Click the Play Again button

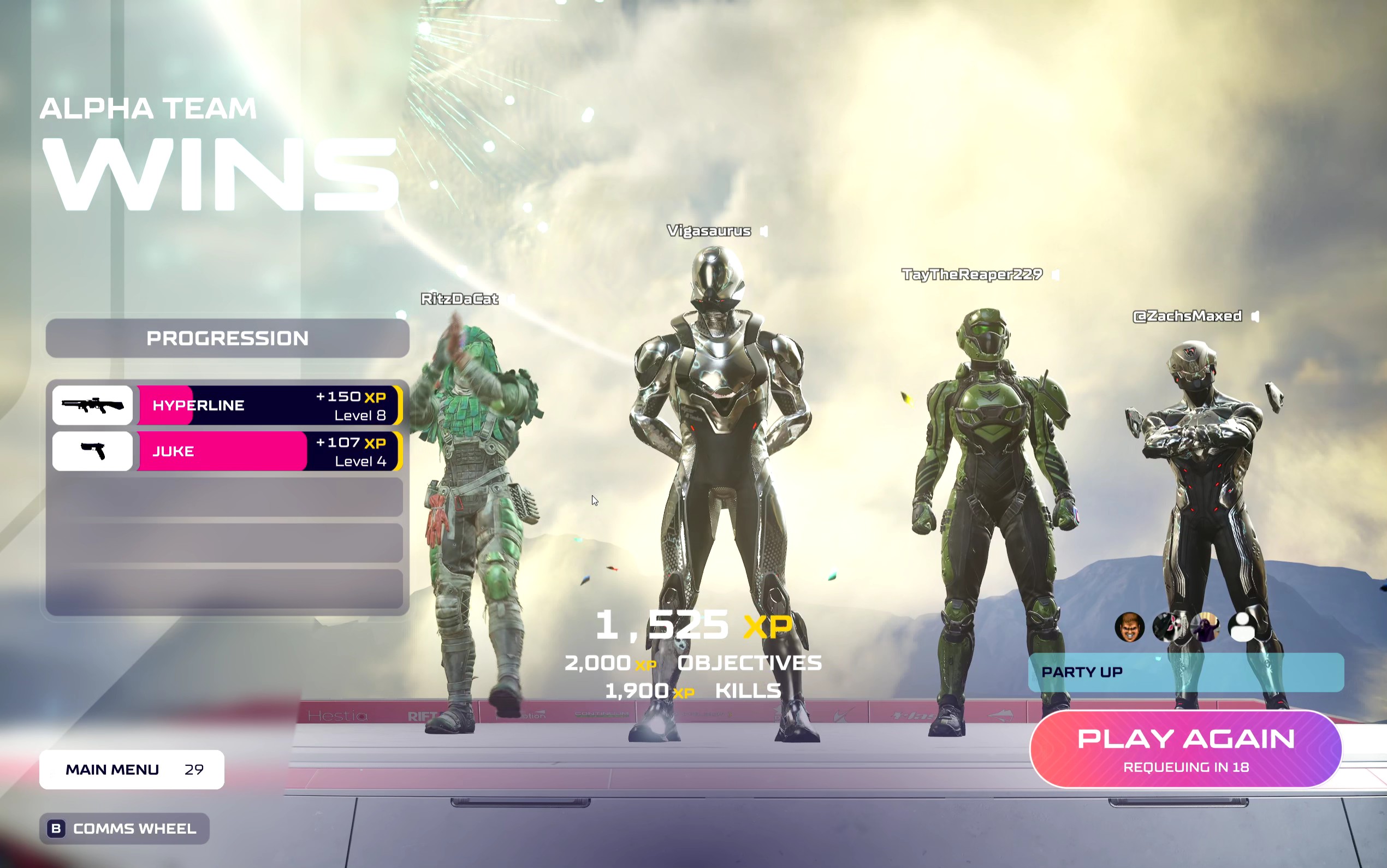point(1186,748)
